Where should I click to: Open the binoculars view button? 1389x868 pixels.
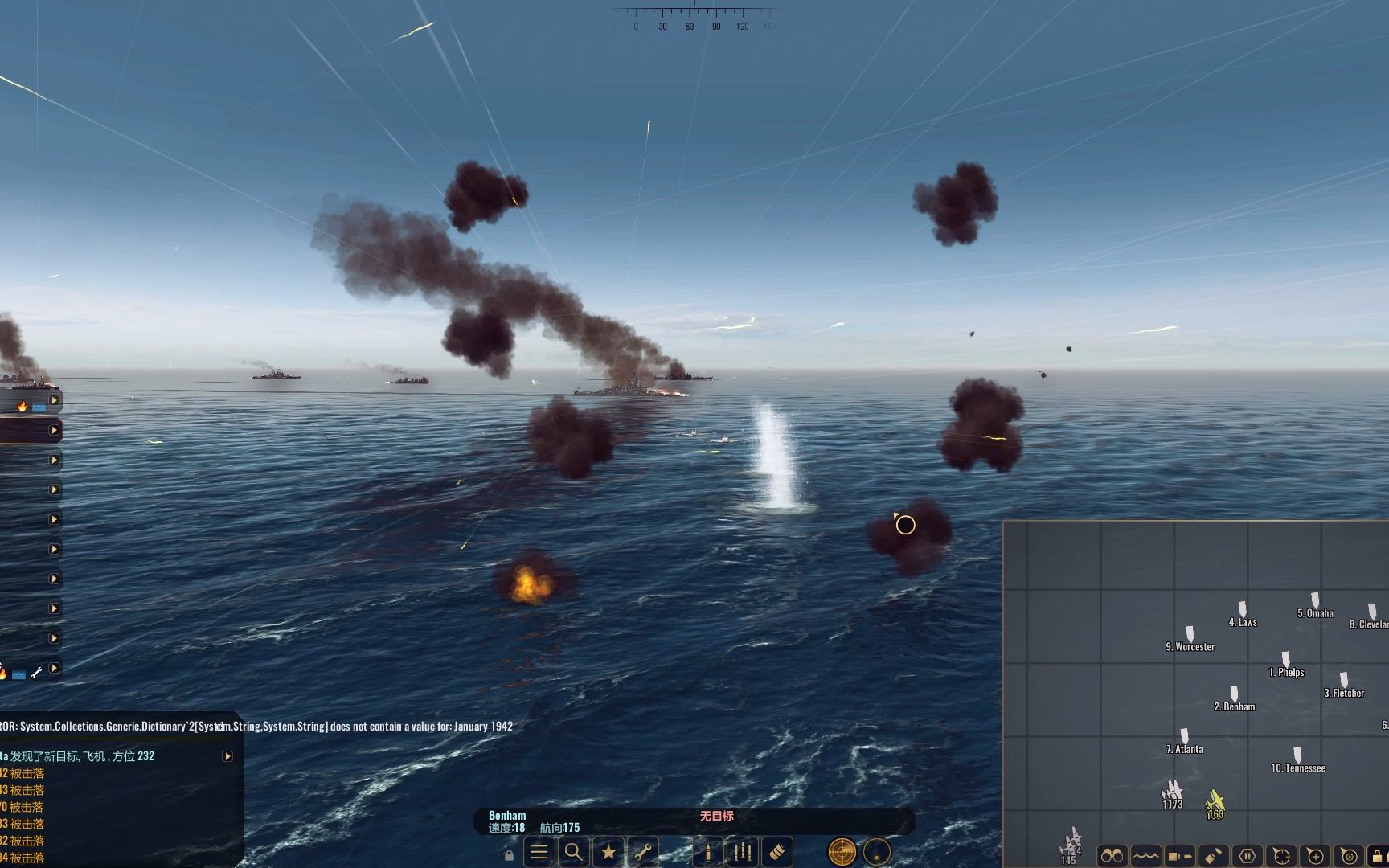1112,856
